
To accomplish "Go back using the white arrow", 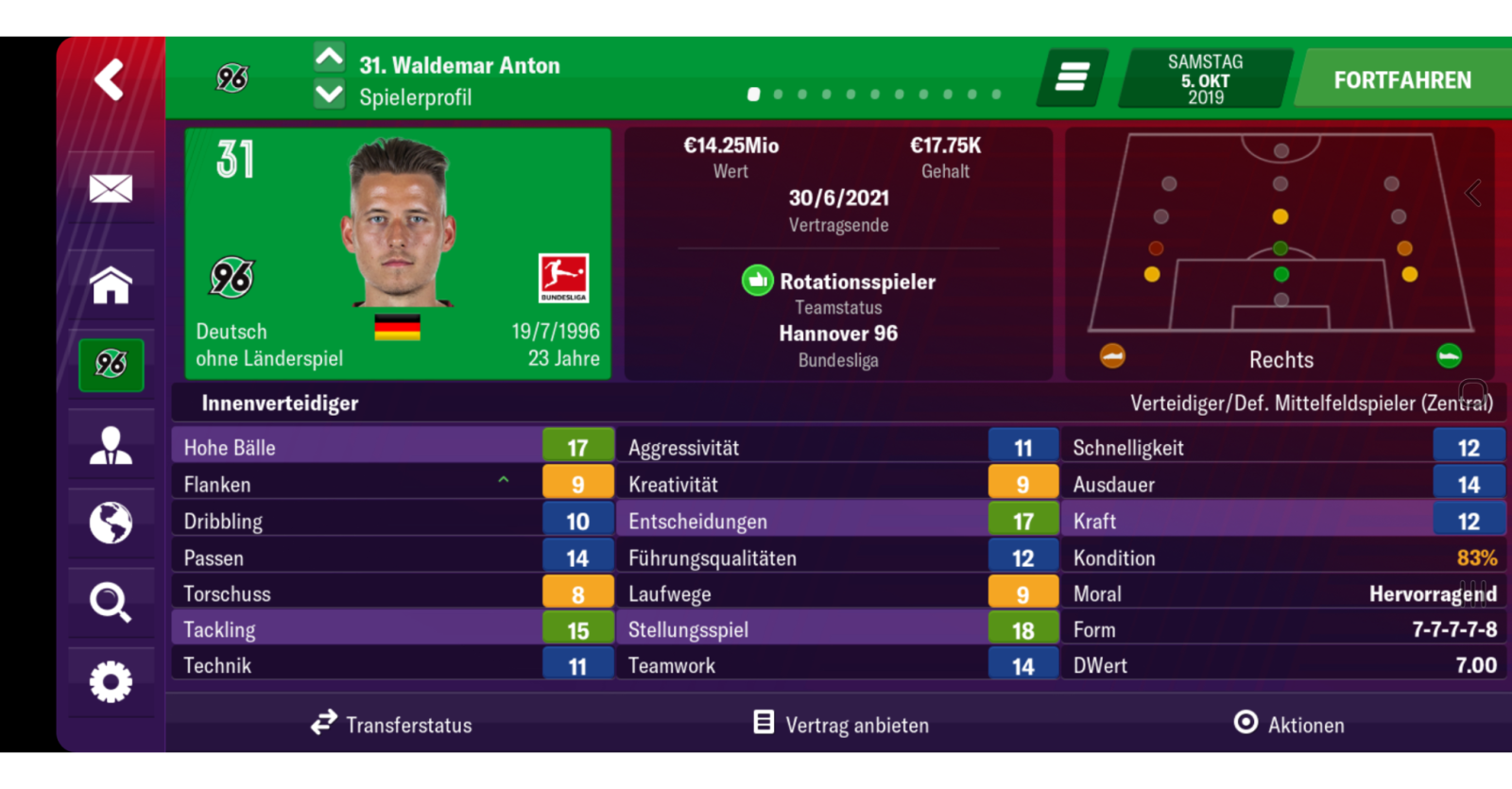I will [x=109, y=79].
